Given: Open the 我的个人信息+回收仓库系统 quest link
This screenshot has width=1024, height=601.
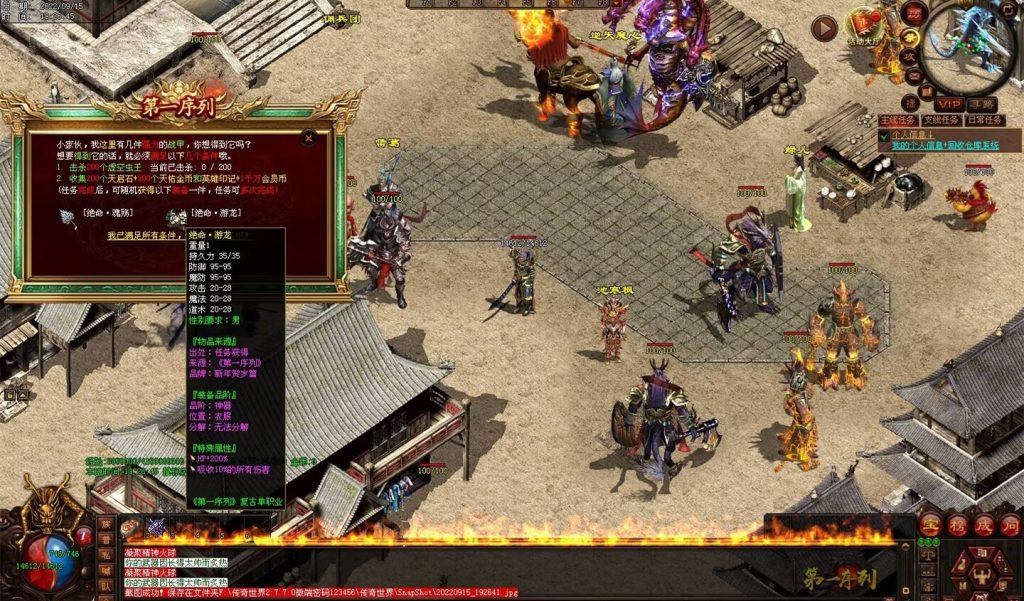Looking at the screenshot, I should (945, 146).
